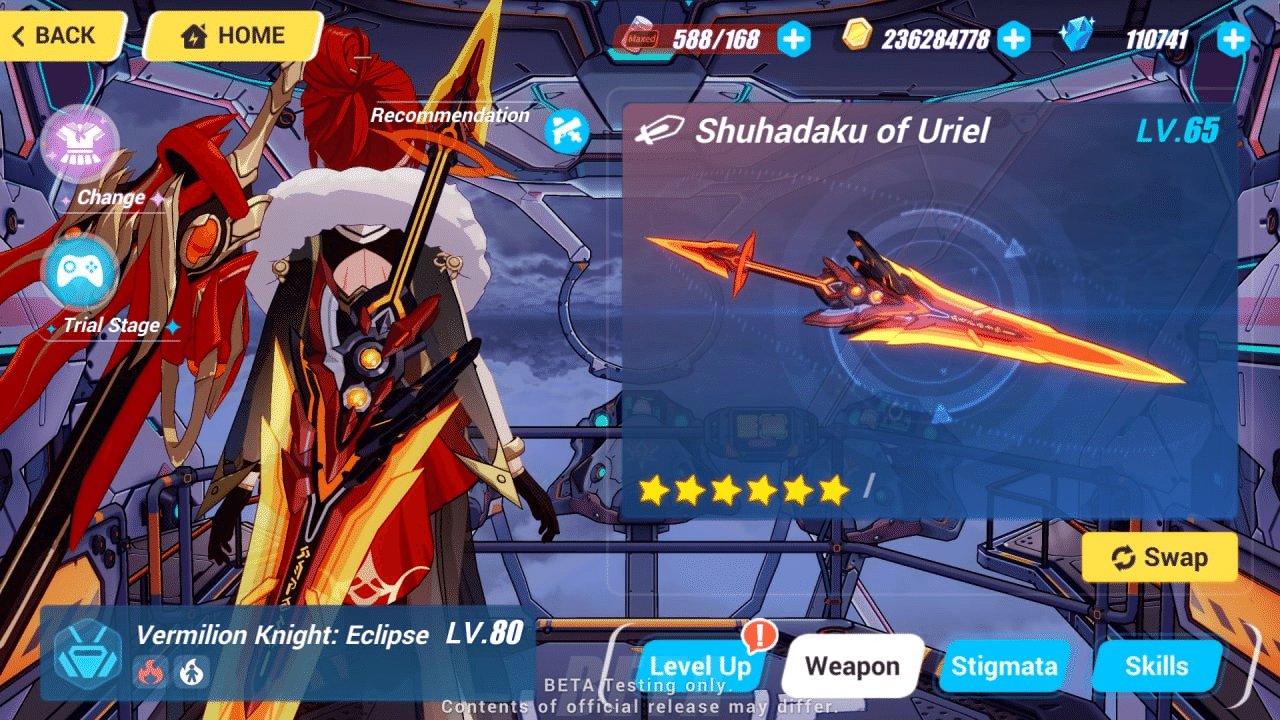Click the fire element icon
The width and height of the screenshot is (1280, 720).
click(150, 674)
